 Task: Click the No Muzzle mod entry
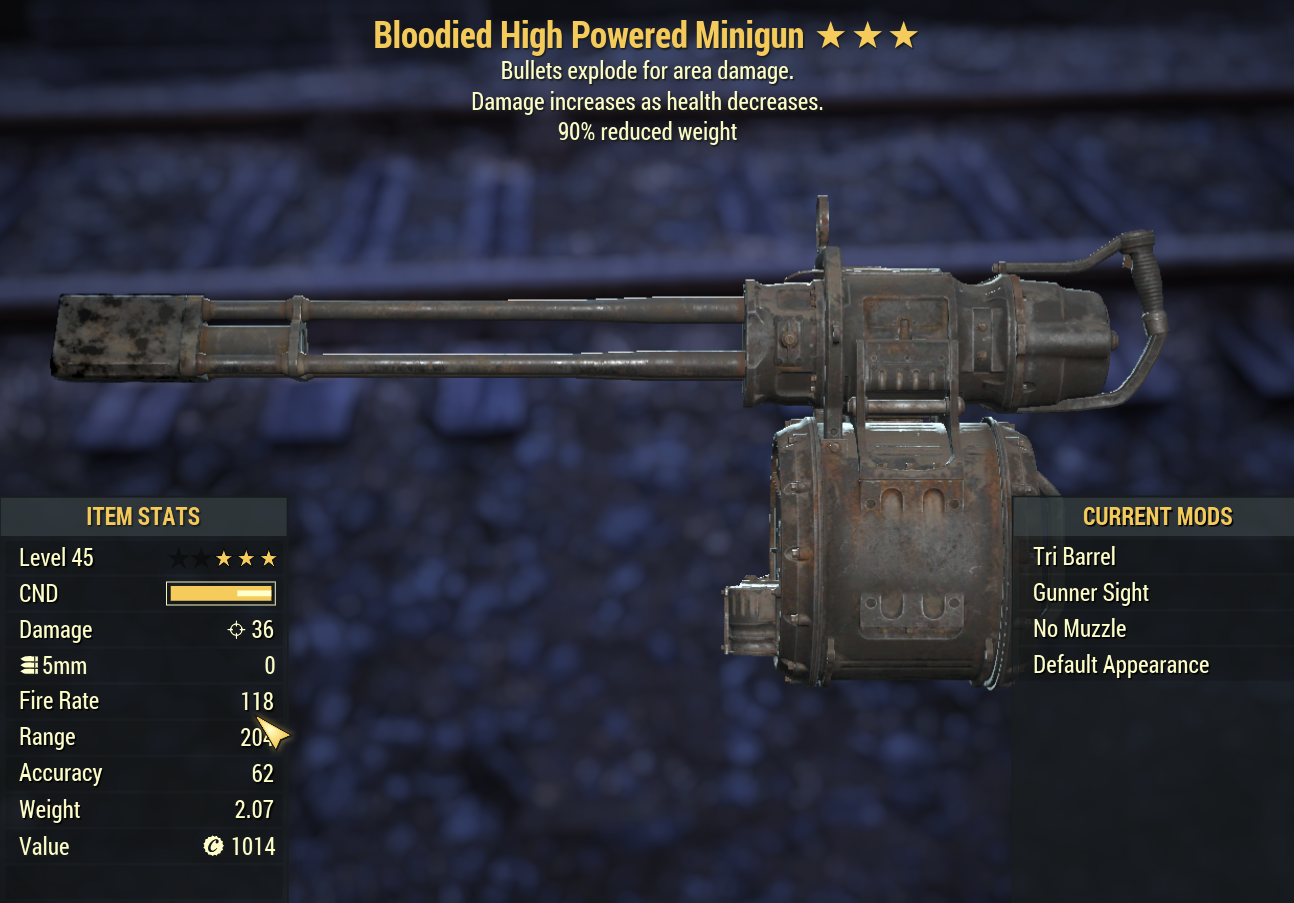coord(1079,629)
